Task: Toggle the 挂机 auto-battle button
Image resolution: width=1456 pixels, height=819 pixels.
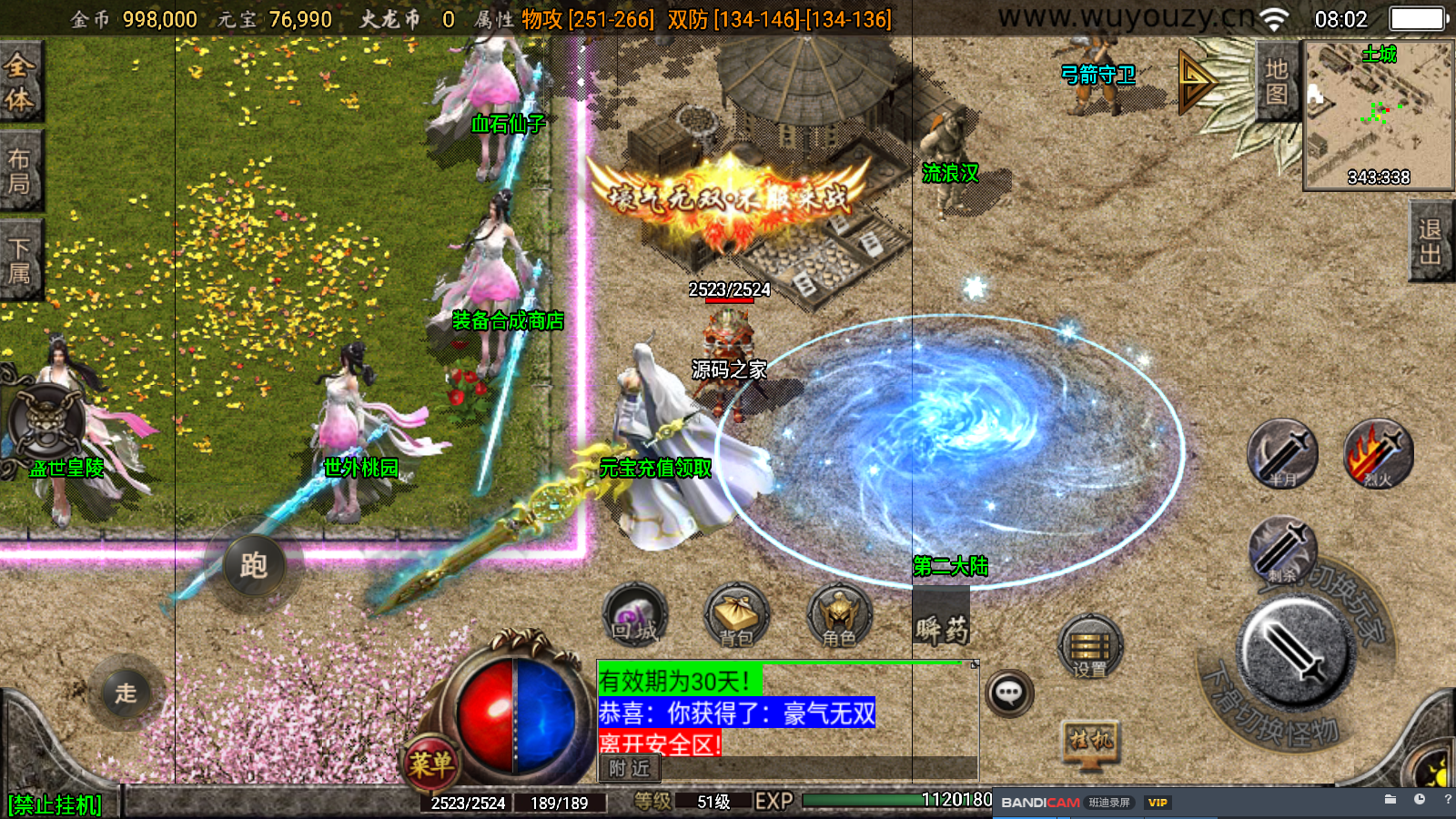Action: (1091, 741)
